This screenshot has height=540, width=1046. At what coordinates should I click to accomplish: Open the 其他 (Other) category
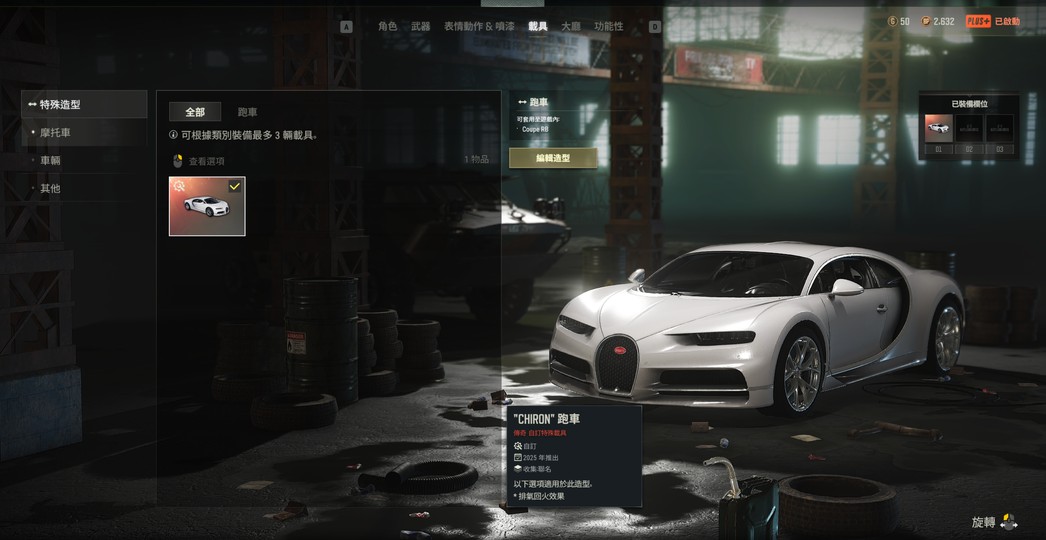pyautogui.click(x=51, y=188)
